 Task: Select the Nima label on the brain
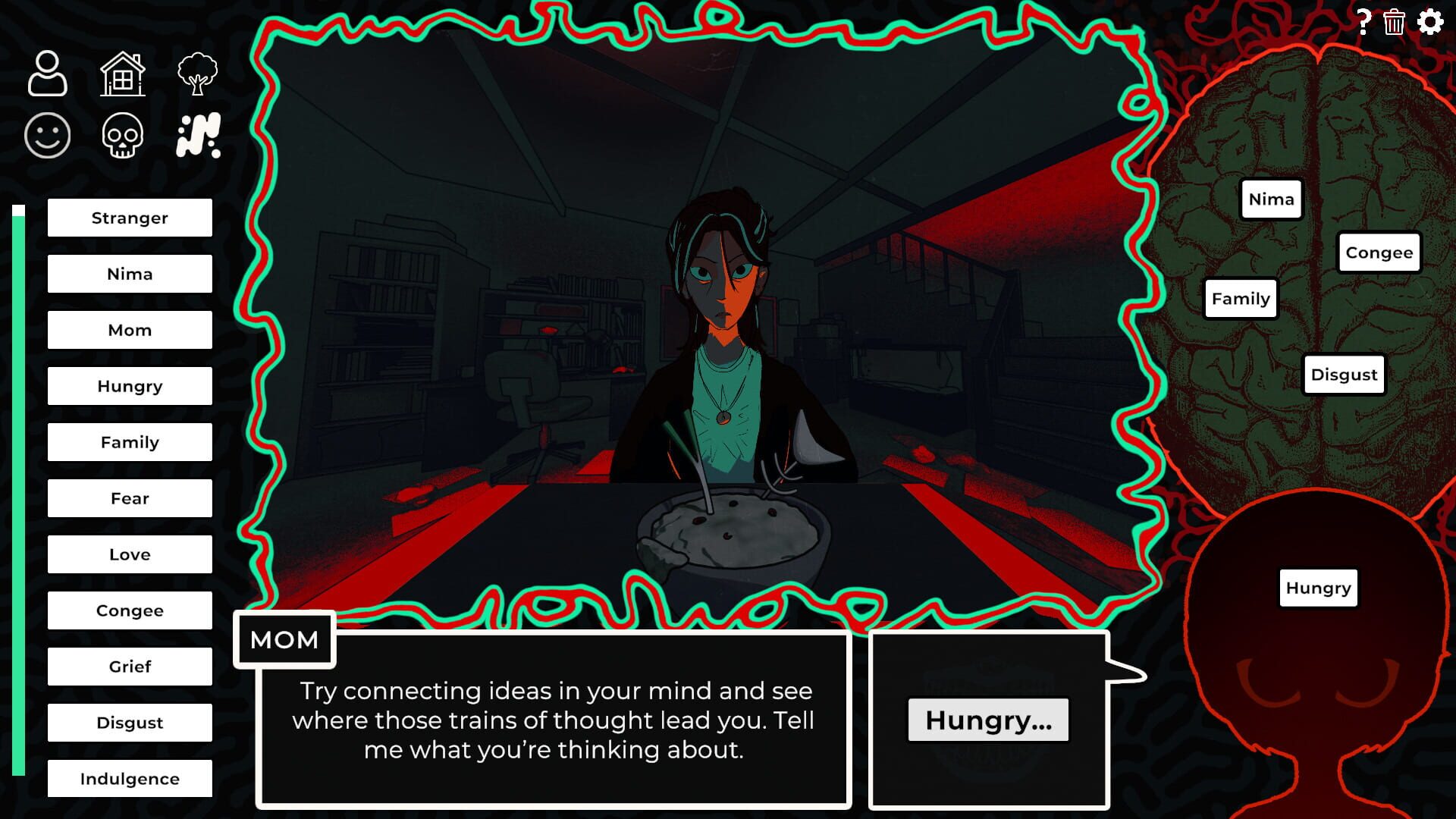coord(1271,199)
